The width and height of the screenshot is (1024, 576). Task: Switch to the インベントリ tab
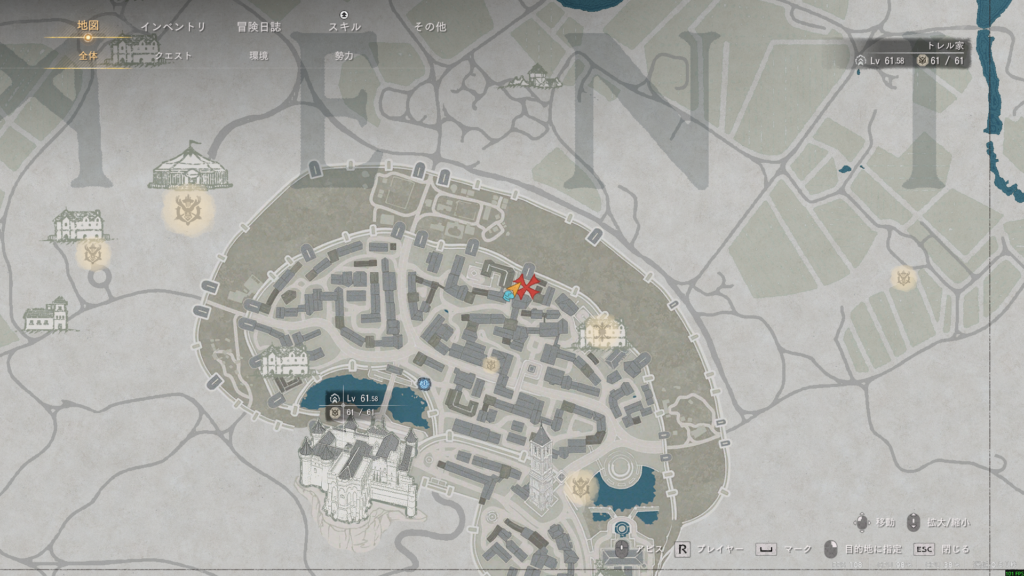173,27
